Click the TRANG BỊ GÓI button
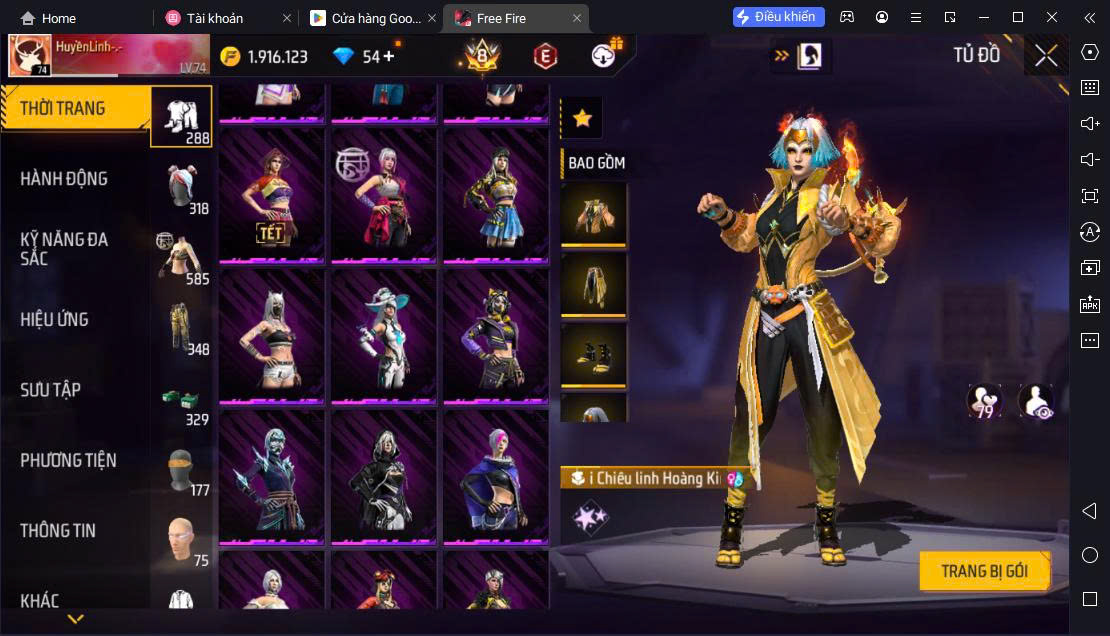This screenshot has width=1110, height=636. [x=984, y=571]
